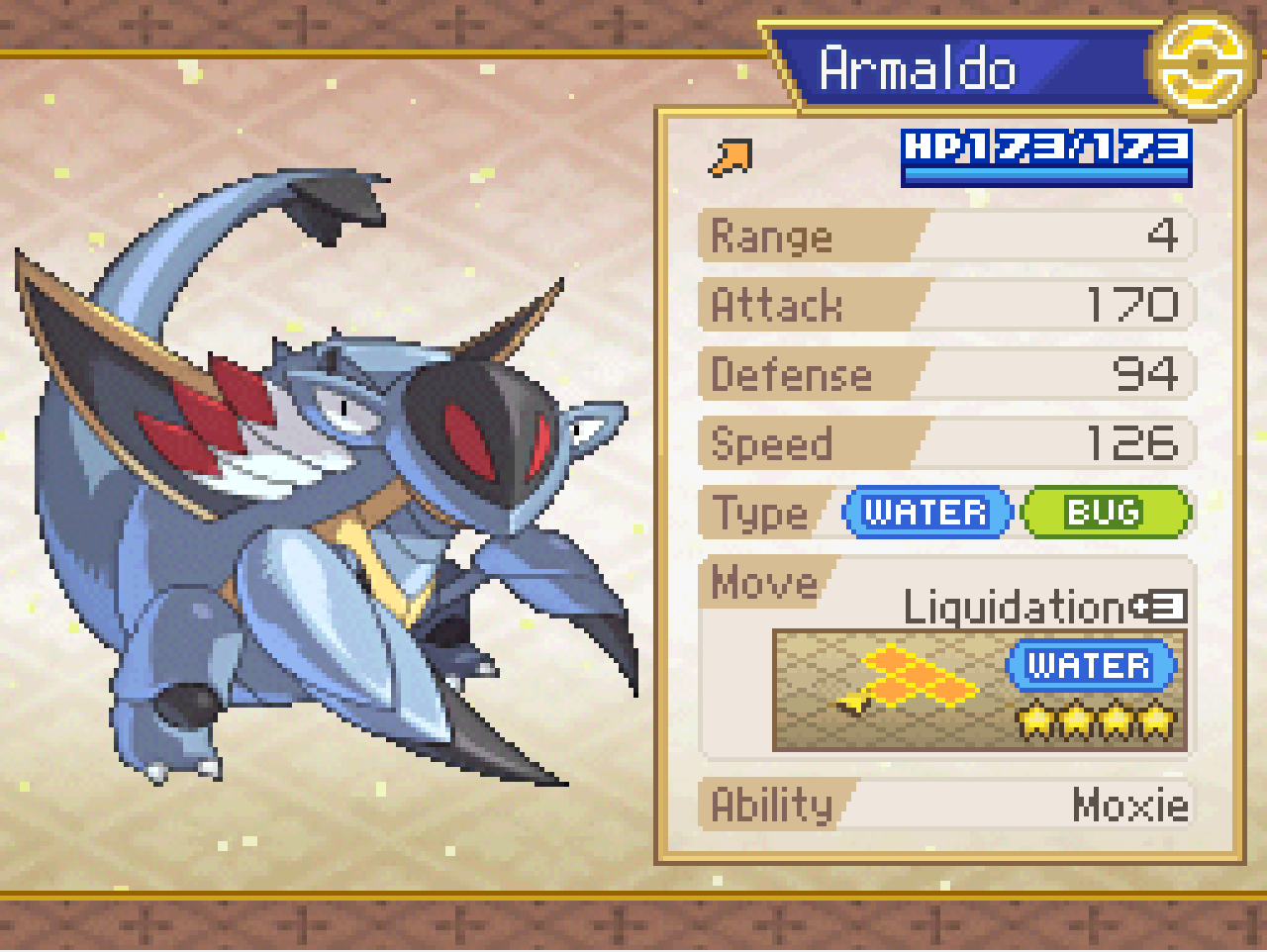This screenshot has width=1267, height=952.
Task: Select the BUG type badge
Action: click(x=1105, y=513)
